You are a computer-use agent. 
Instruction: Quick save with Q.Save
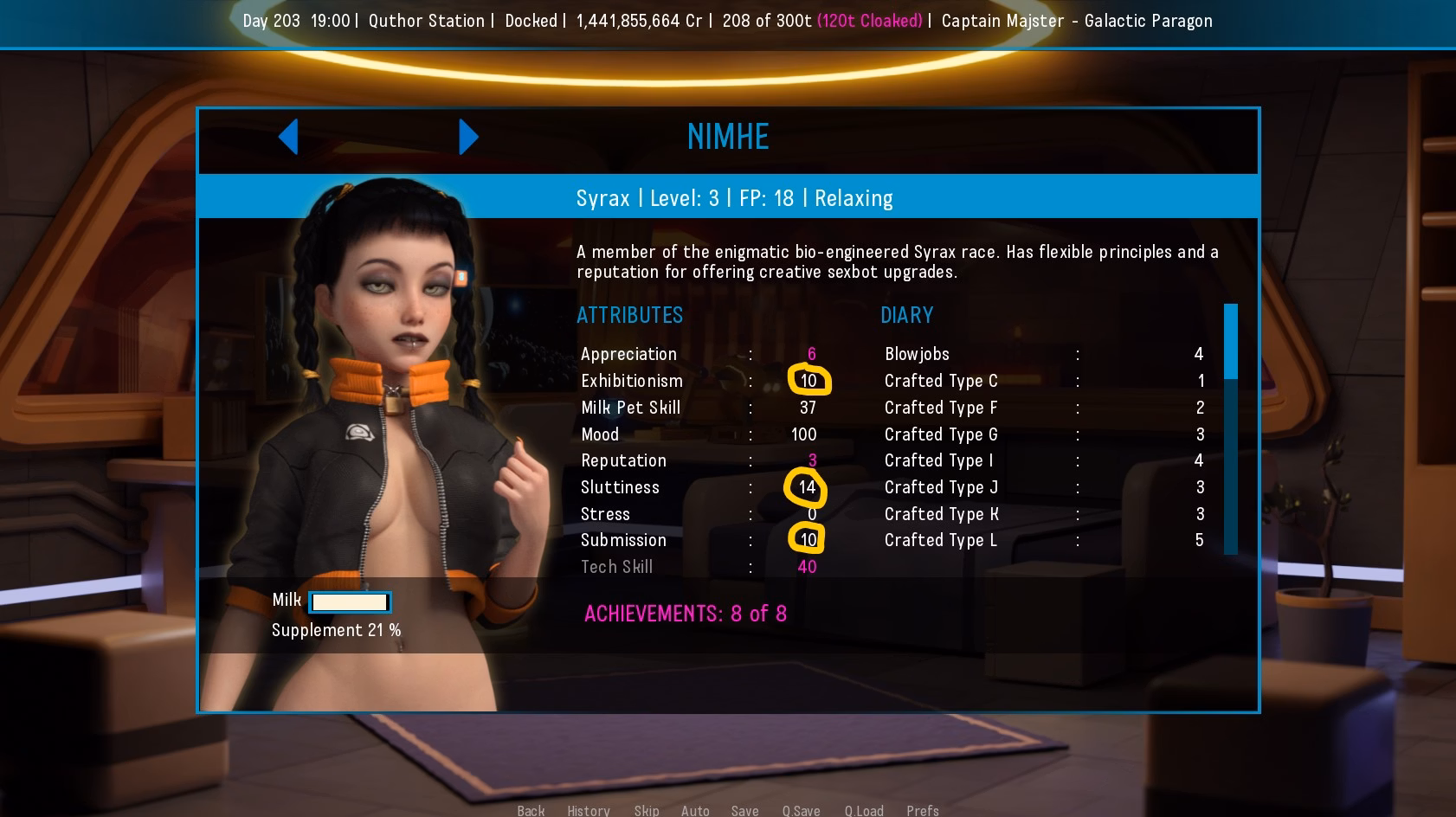click(x=801, y=810)
